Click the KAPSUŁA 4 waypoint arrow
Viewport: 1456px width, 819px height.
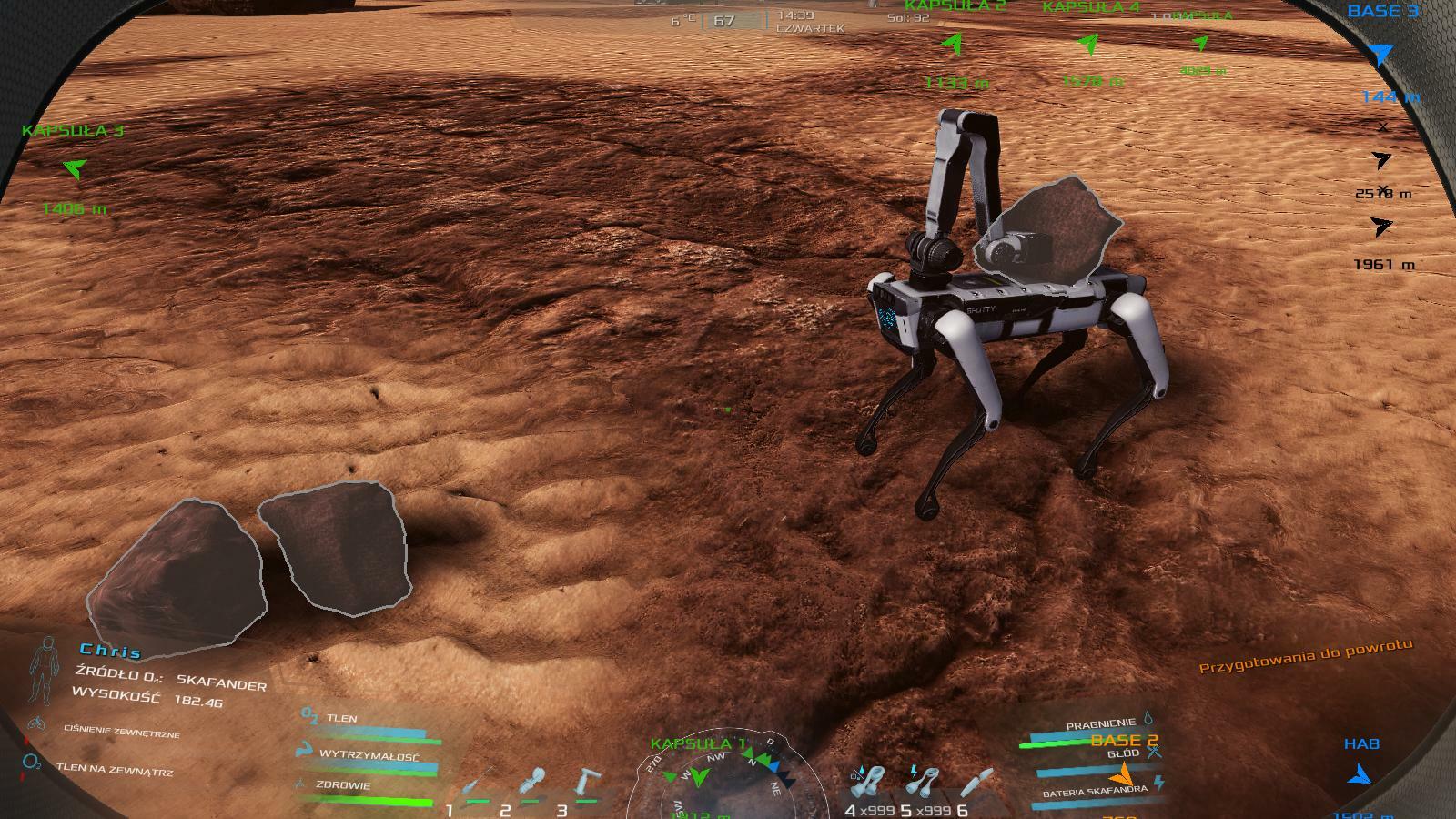[1088, 43]
